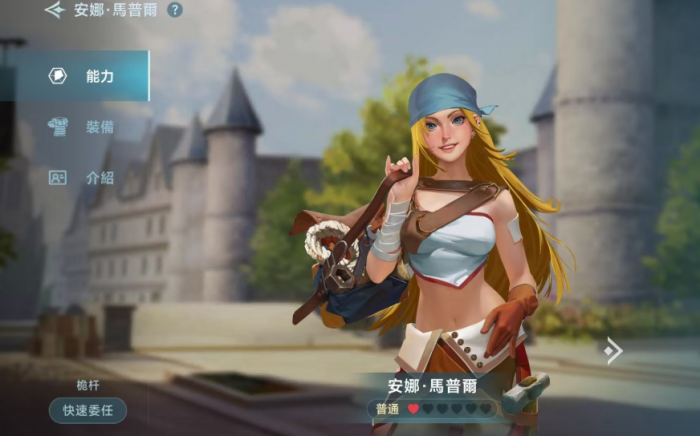Click the 快速委任 button

tap(88, 409)
